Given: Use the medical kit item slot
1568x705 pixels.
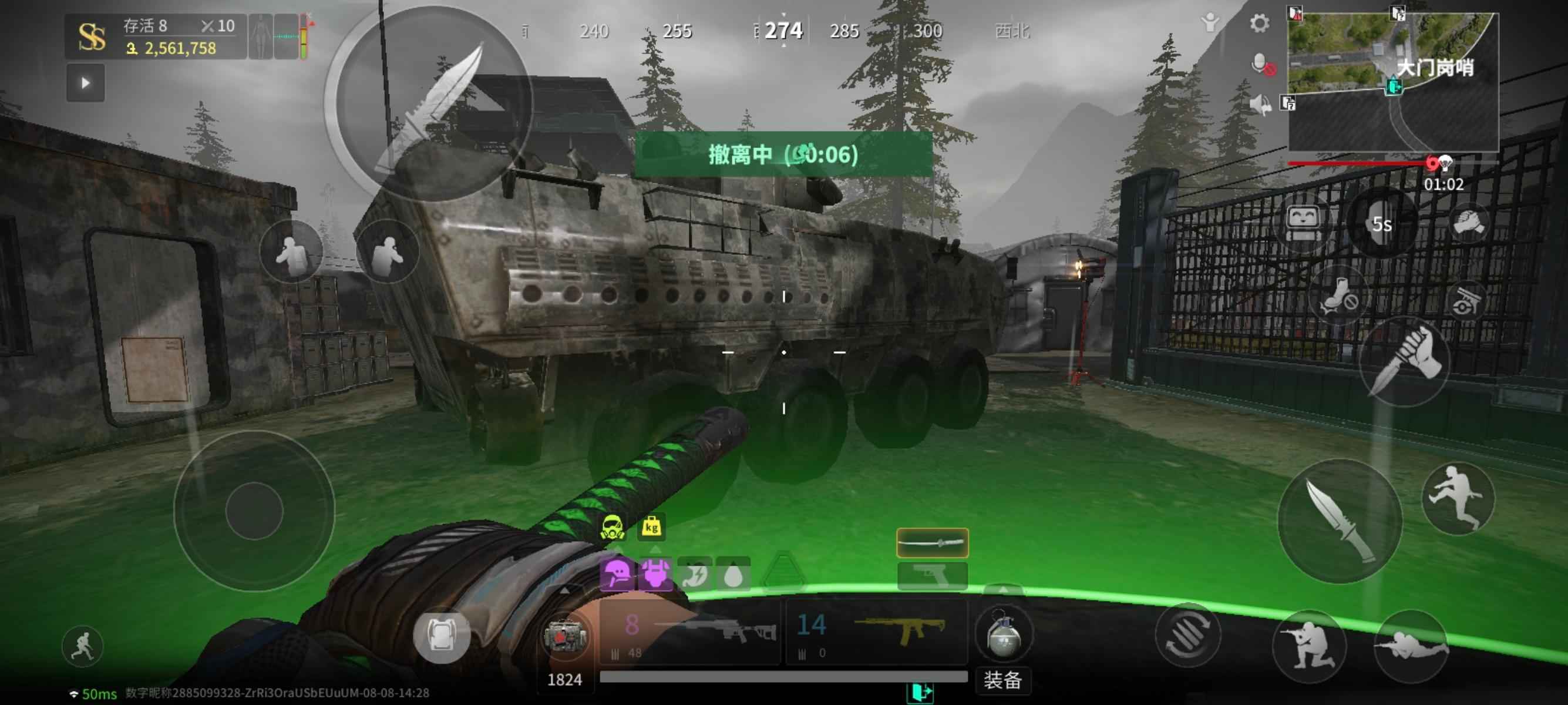Looking at the screenshot, I should tap(564, 636).
